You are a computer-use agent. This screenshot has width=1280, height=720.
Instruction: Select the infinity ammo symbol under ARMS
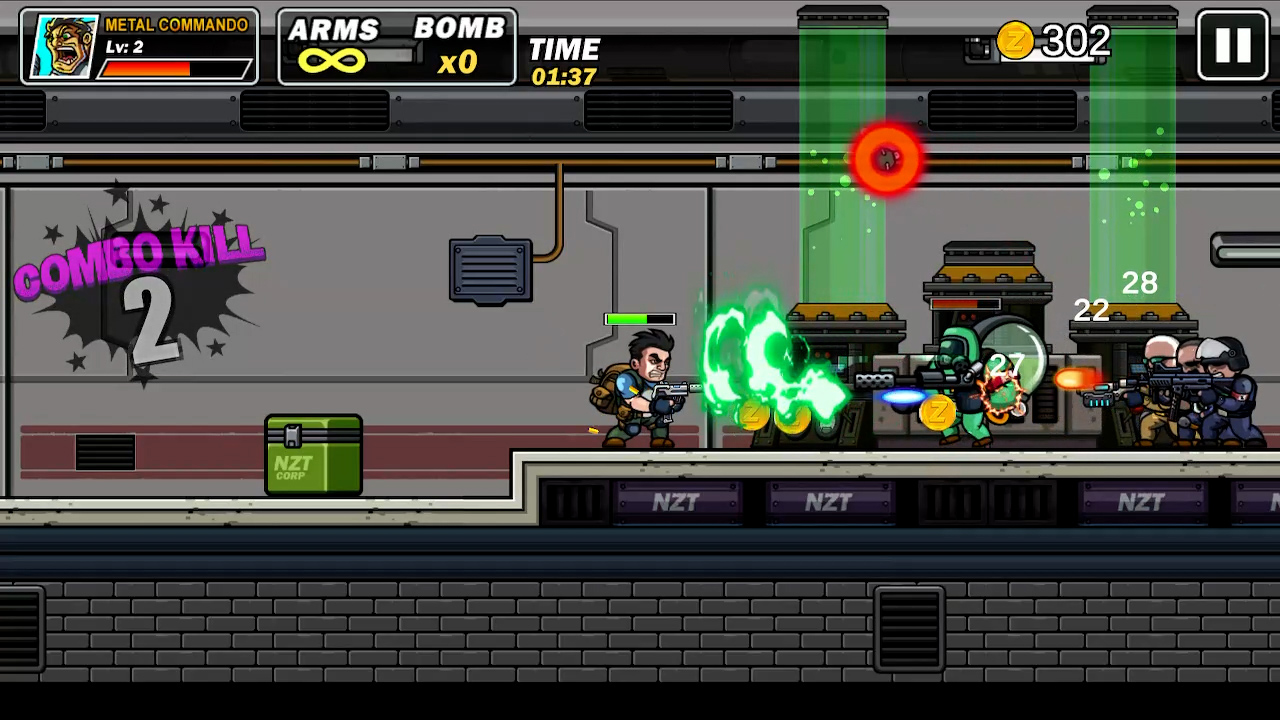(334, 62)
